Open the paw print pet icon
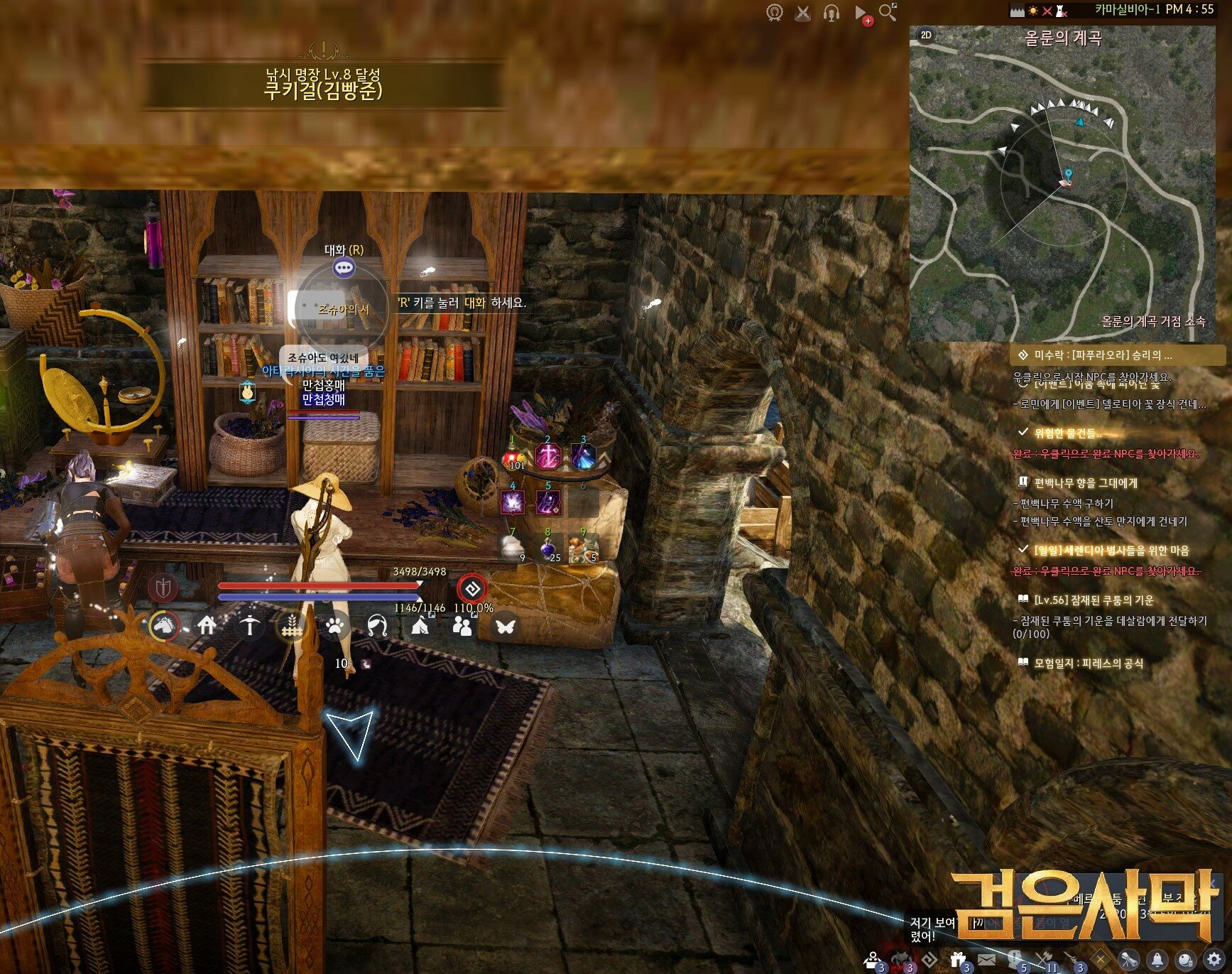The height and width of the screenshot is (974, 1232). 335,627
